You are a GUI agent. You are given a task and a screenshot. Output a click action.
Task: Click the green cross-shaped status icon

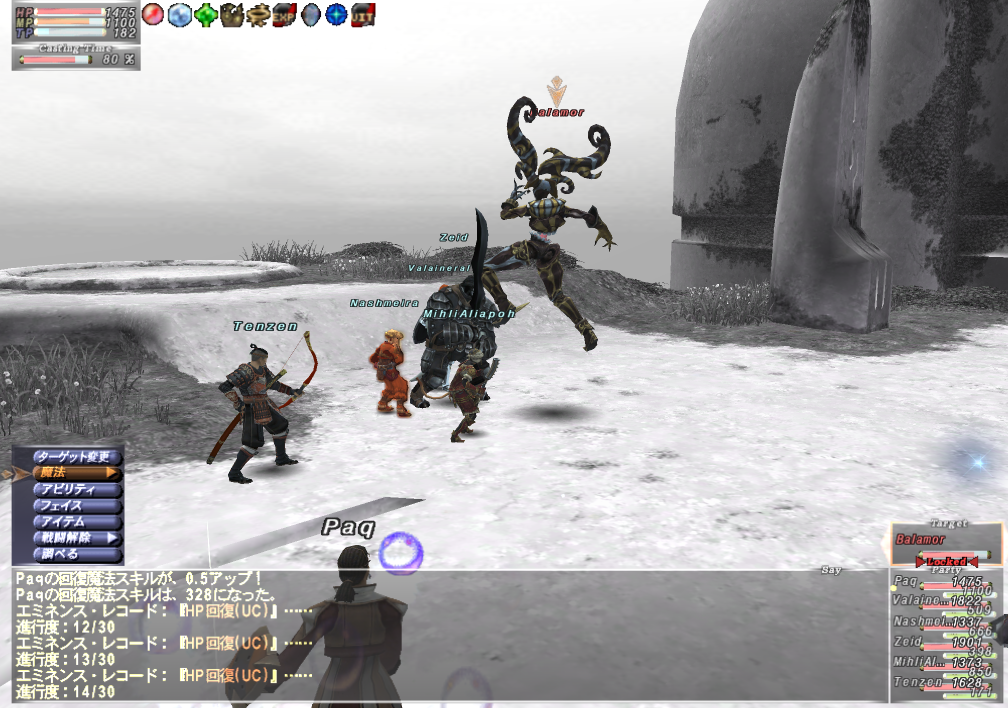[206, 15]
